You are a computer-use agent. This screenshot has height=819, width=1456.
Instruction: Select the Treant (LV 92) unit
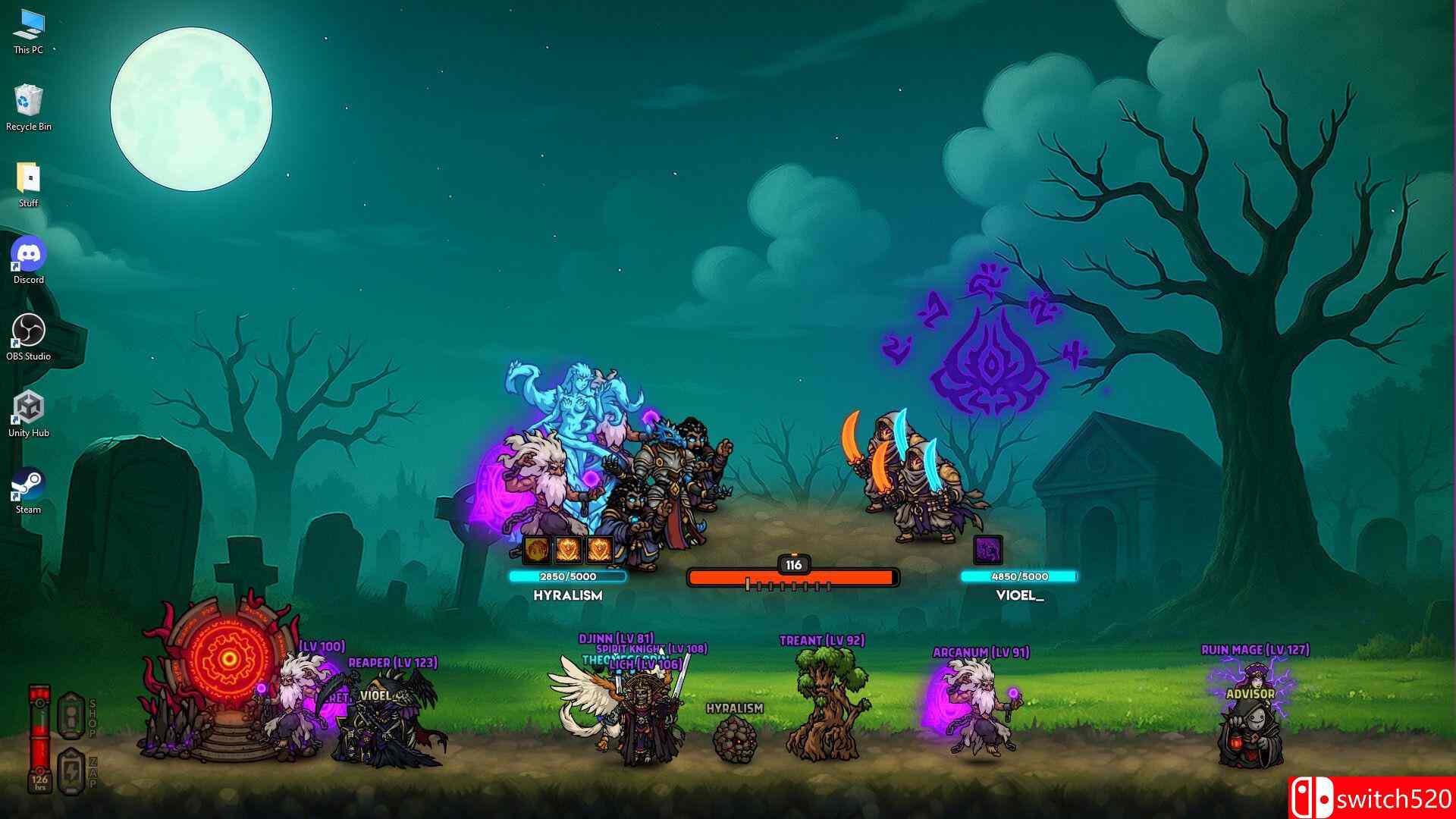coord(828,705)
